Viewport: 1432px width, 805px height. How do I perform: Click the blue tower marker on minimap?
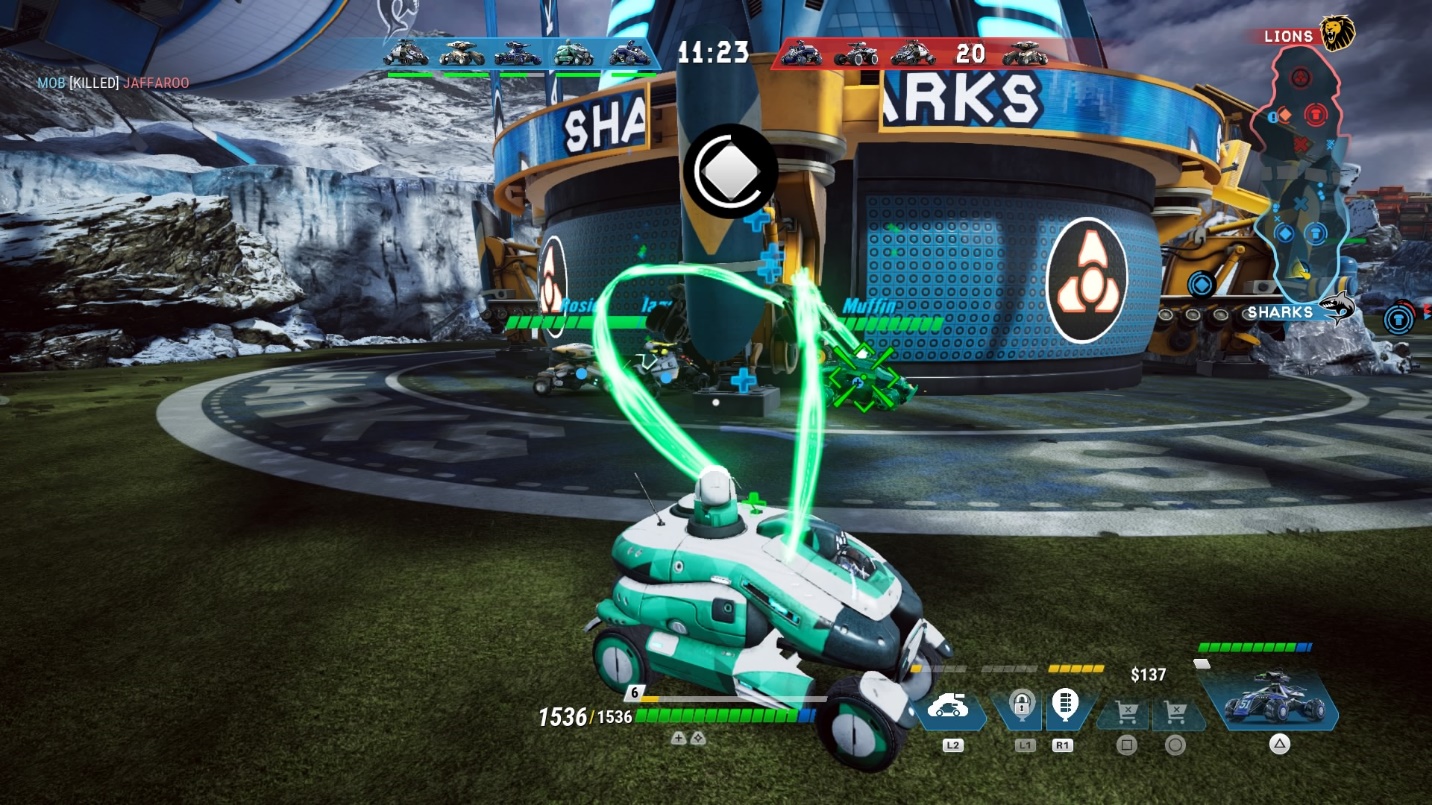coord(1316,233)
